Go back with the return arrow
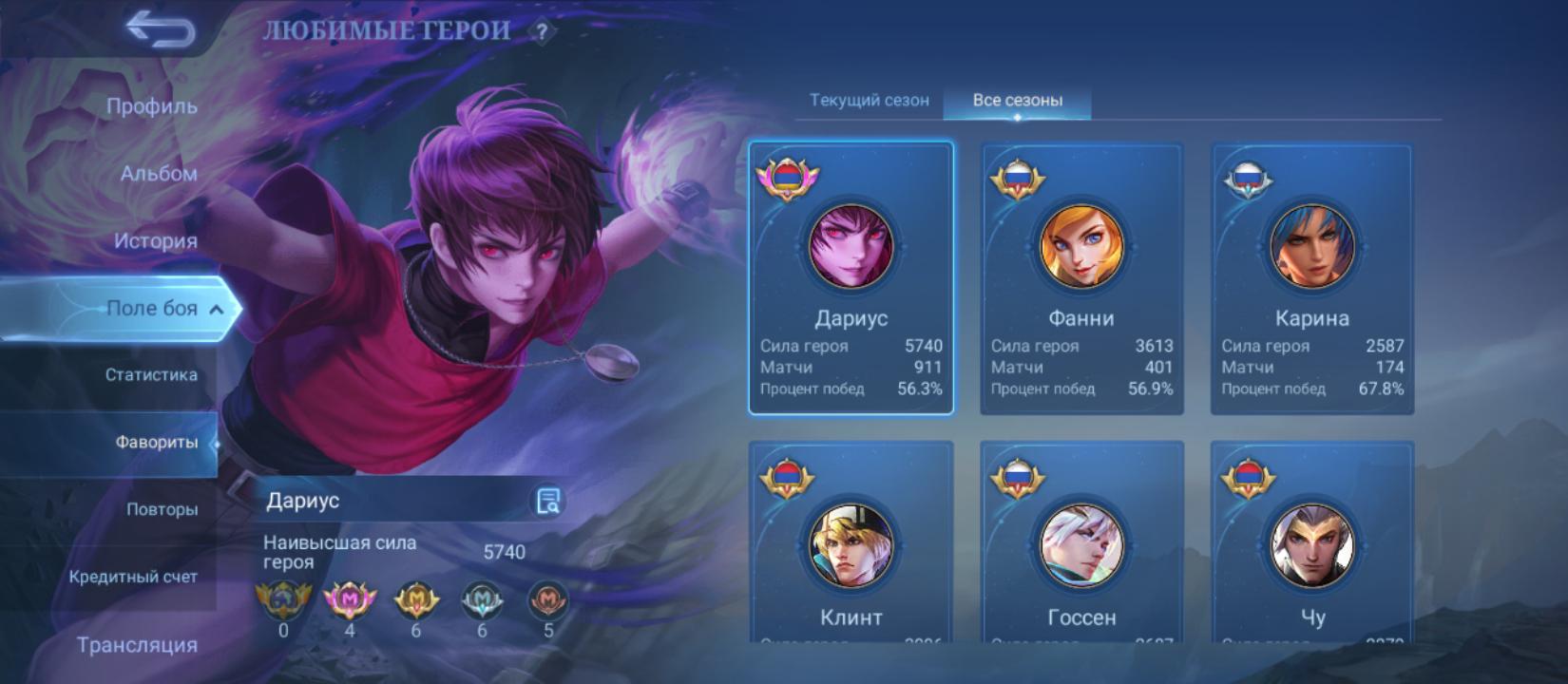The image size is (1568, 684). pos(160,30)
